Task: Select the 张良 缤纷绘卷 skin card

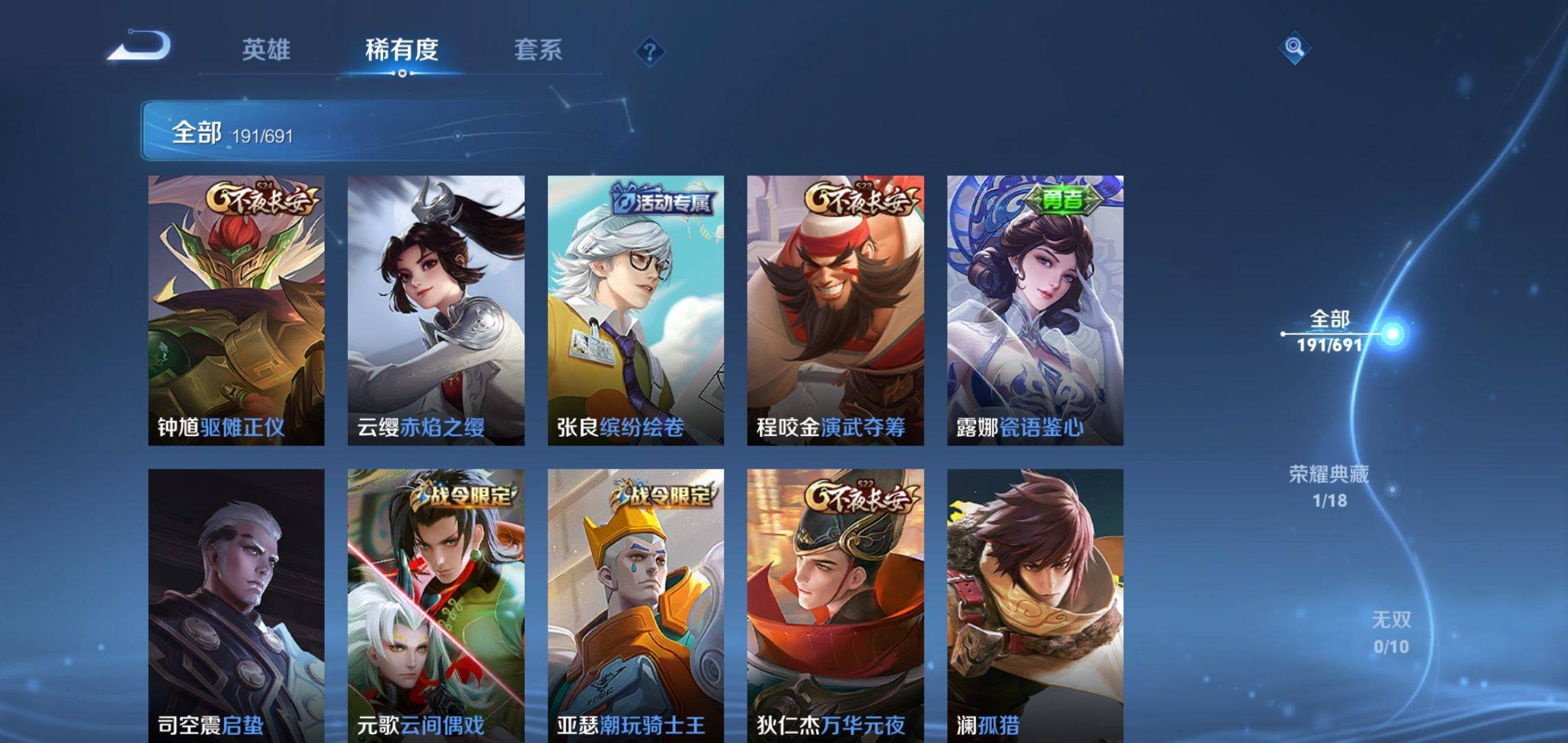Action: tap(635, 310)
